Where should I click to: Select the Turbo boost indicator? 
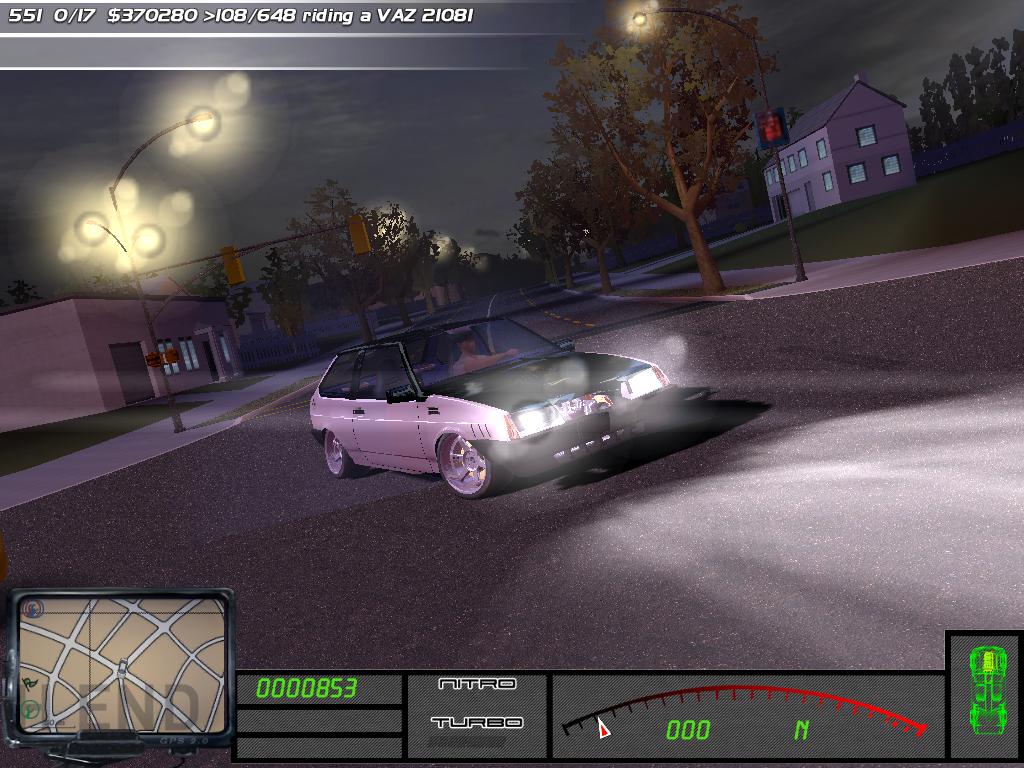coord(477,722)
